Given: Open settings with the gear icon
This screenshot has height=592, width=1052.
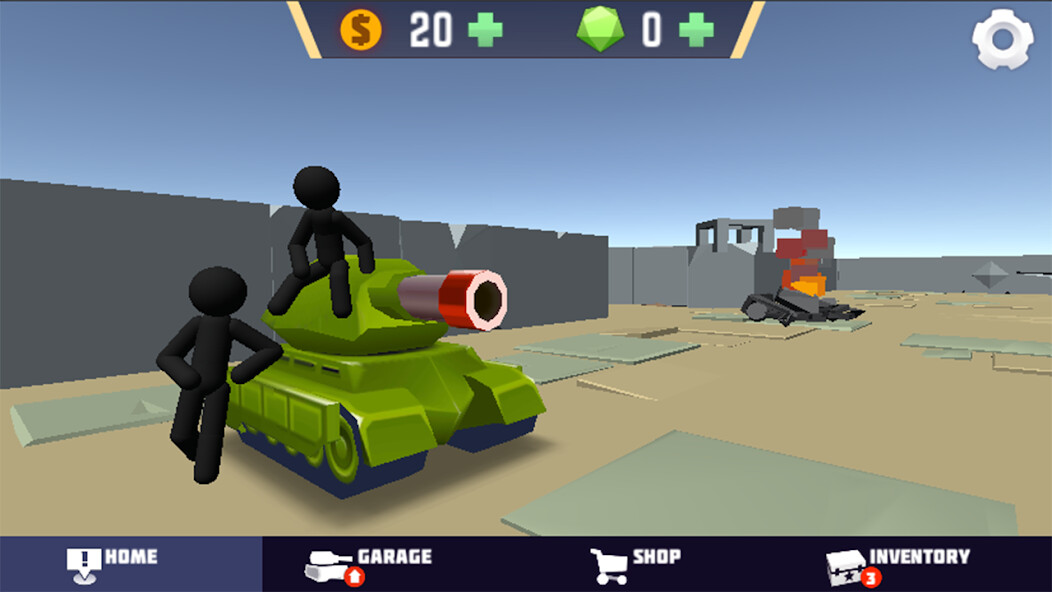Looking at the screenshot, I should point(1002,40).
